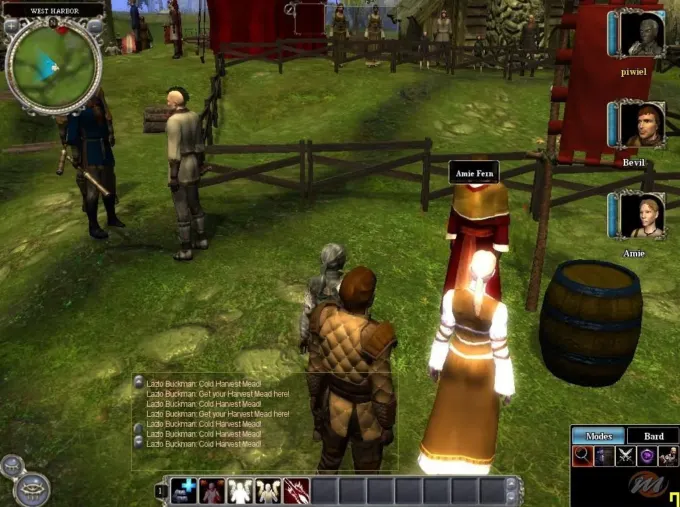Select Amie's party portrait
This screenshot has width=680, height=507.
pos(641,215)
